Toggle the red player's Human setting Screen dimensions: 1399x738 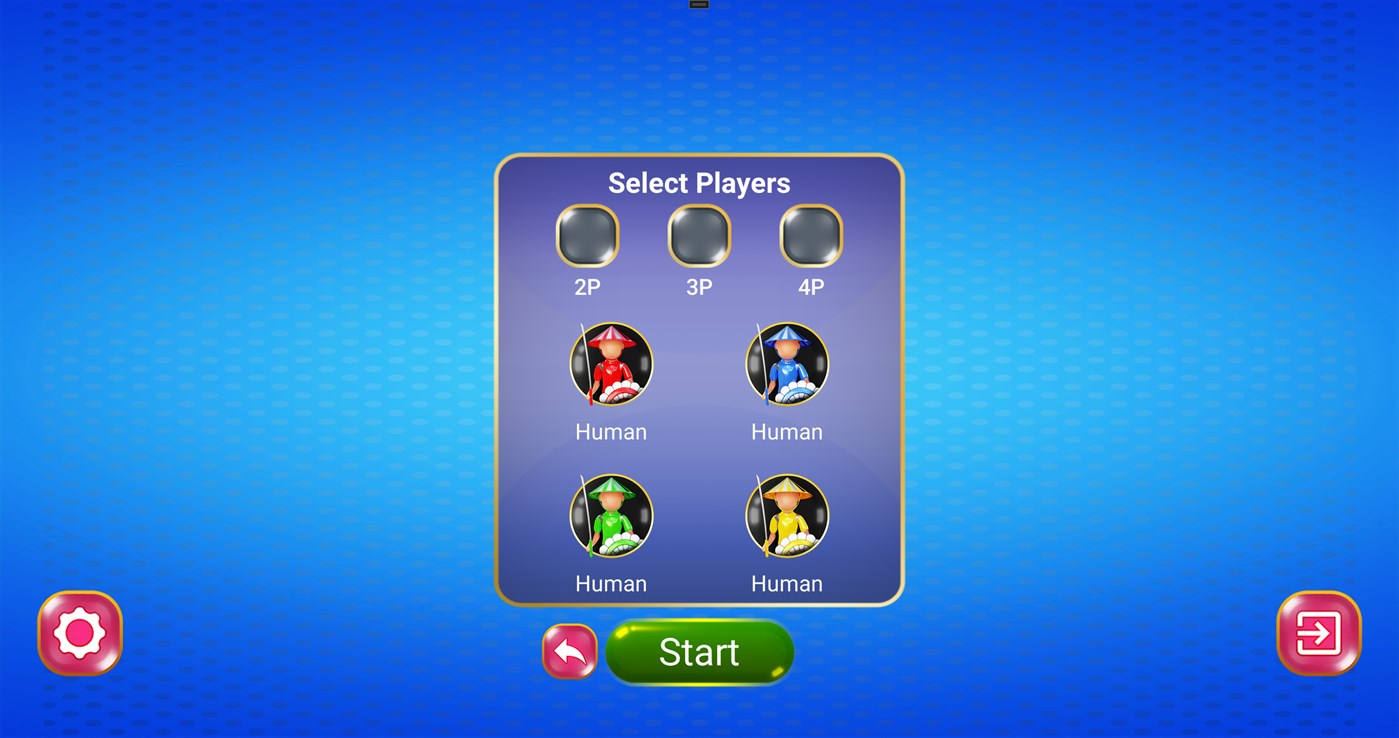[x=611, y=431]
